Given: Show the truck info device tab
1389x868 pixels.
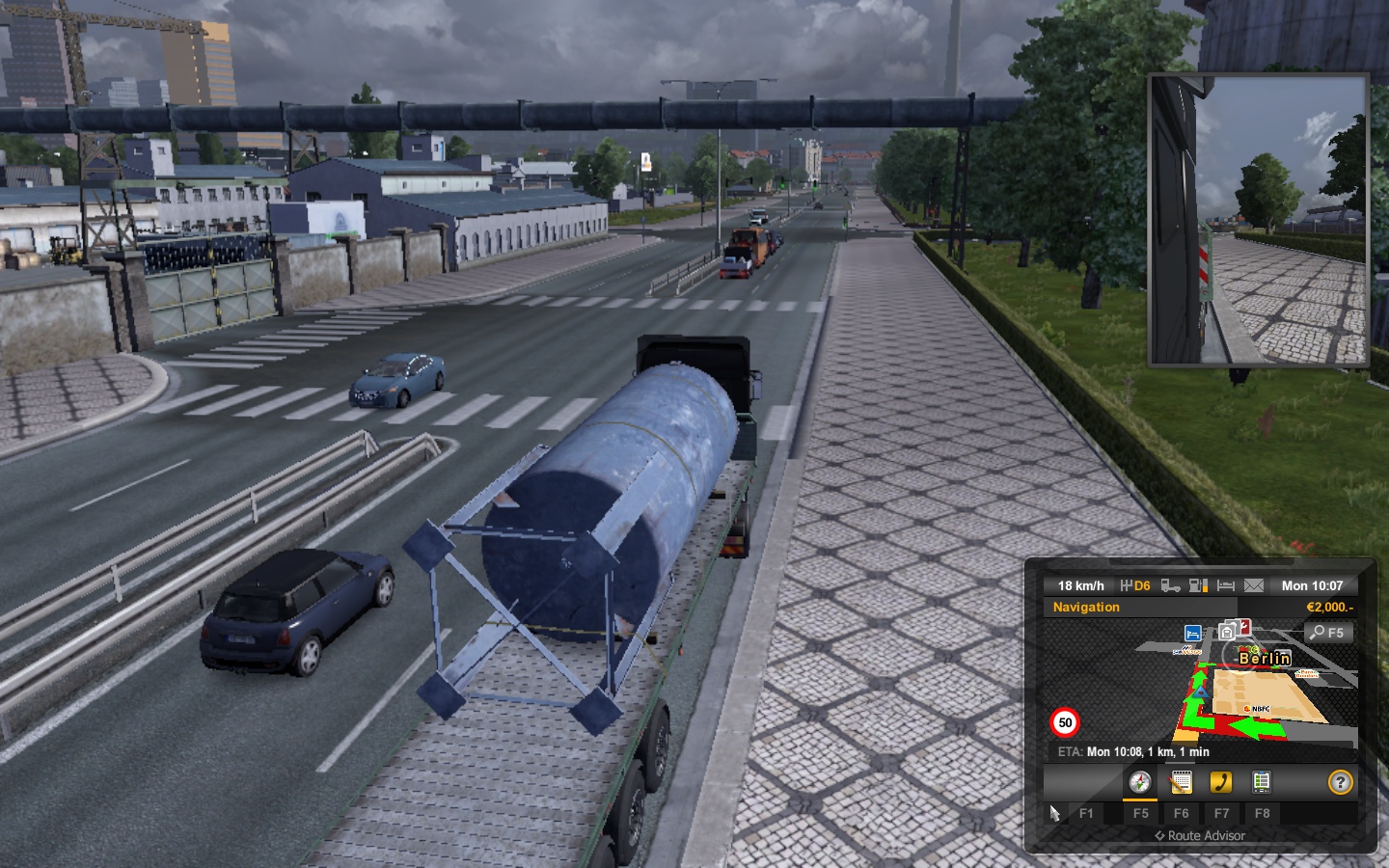Looking at the screenshot, I should click(1261, 782).
